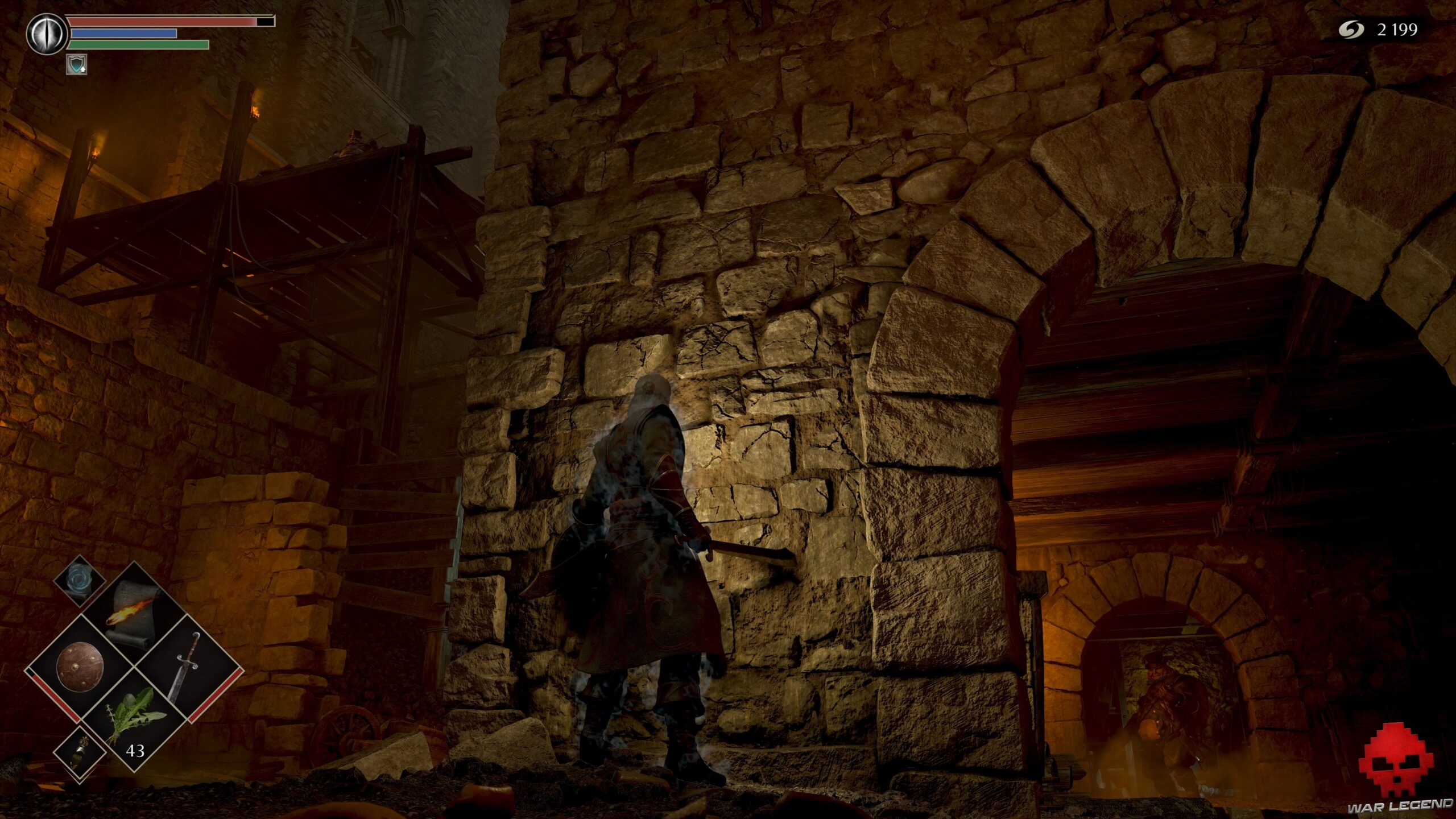The height and width of the screenshot is (819, 1456).
Task: Select the equipped spell icon showing blue magic
Action: click(x=78, y=582)
